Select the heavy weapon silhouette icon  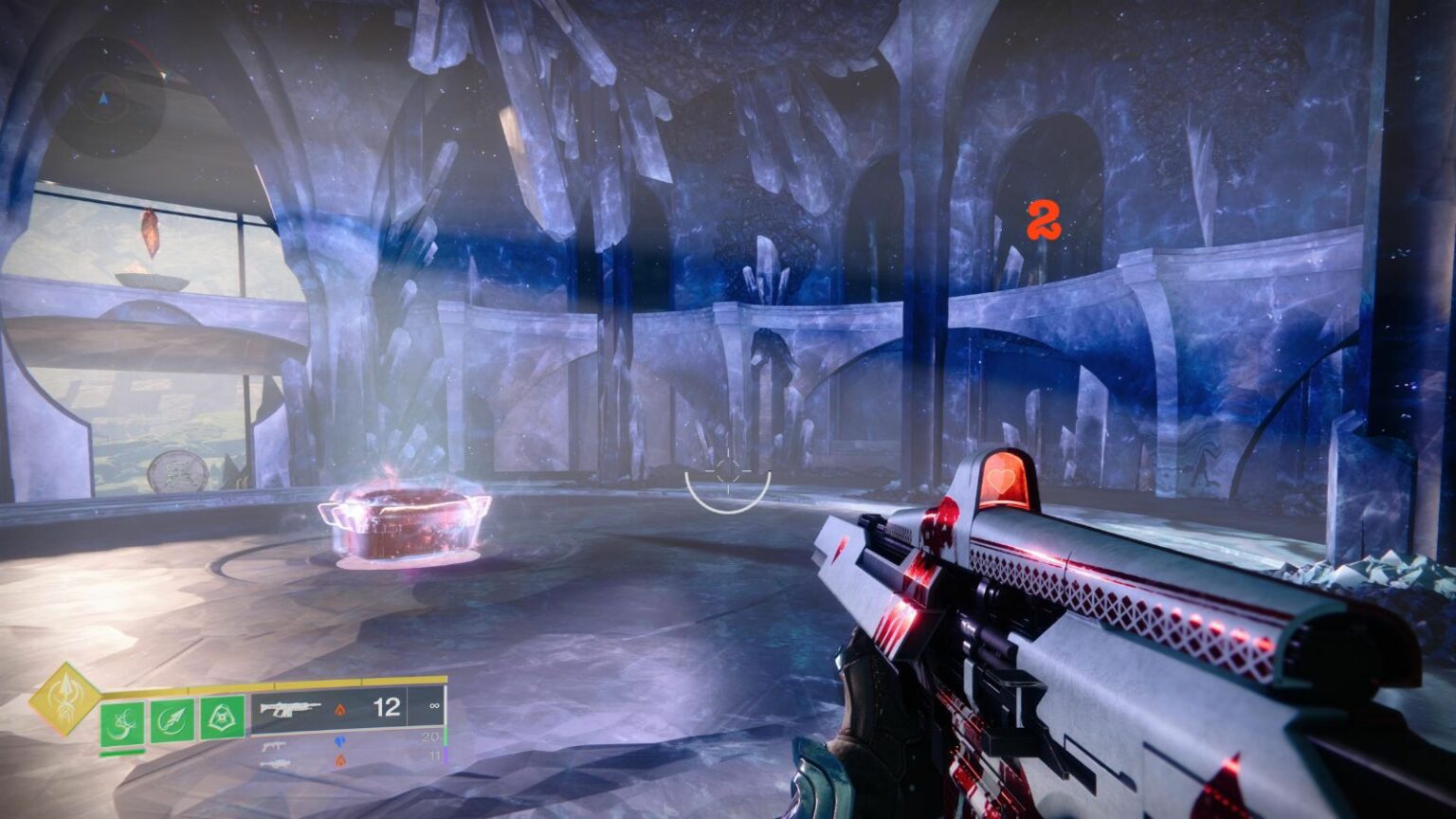coord(276,764)
